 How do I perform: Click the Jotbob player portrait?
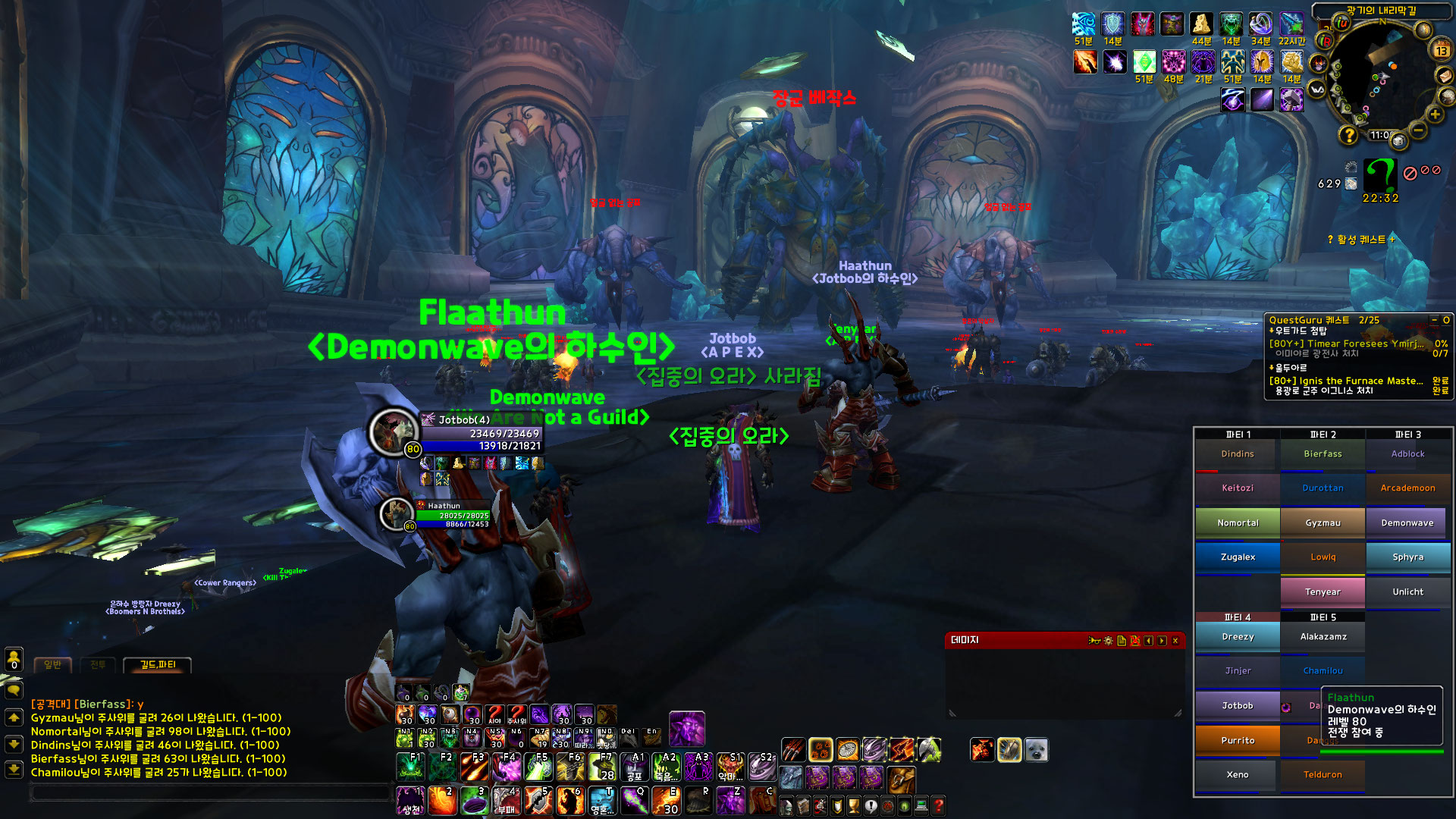click(x=393, y=431)
